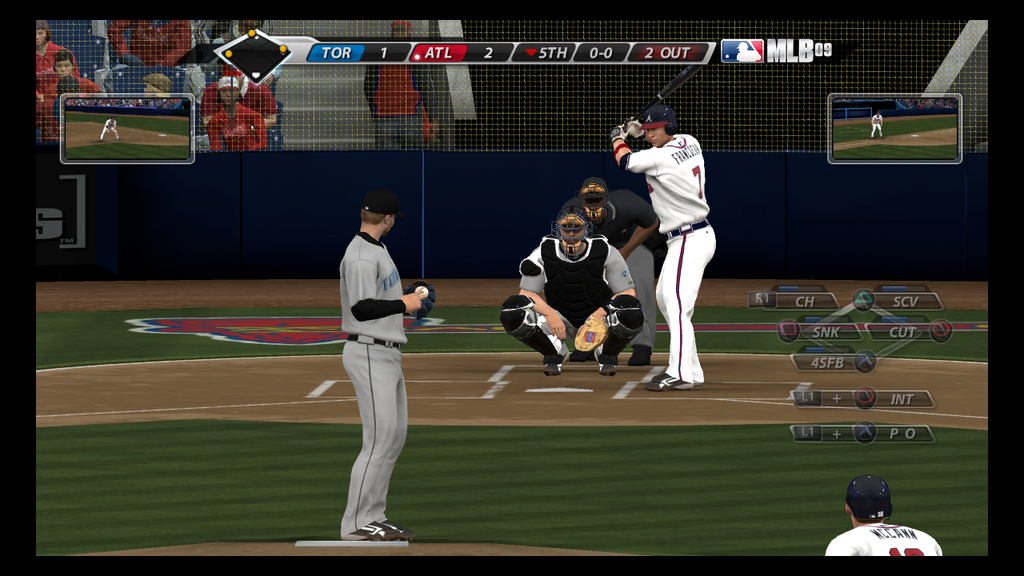Screen dimensions: 1024x576
Task: Open the left baserunner camera window
Action: [x=127, y=128]
